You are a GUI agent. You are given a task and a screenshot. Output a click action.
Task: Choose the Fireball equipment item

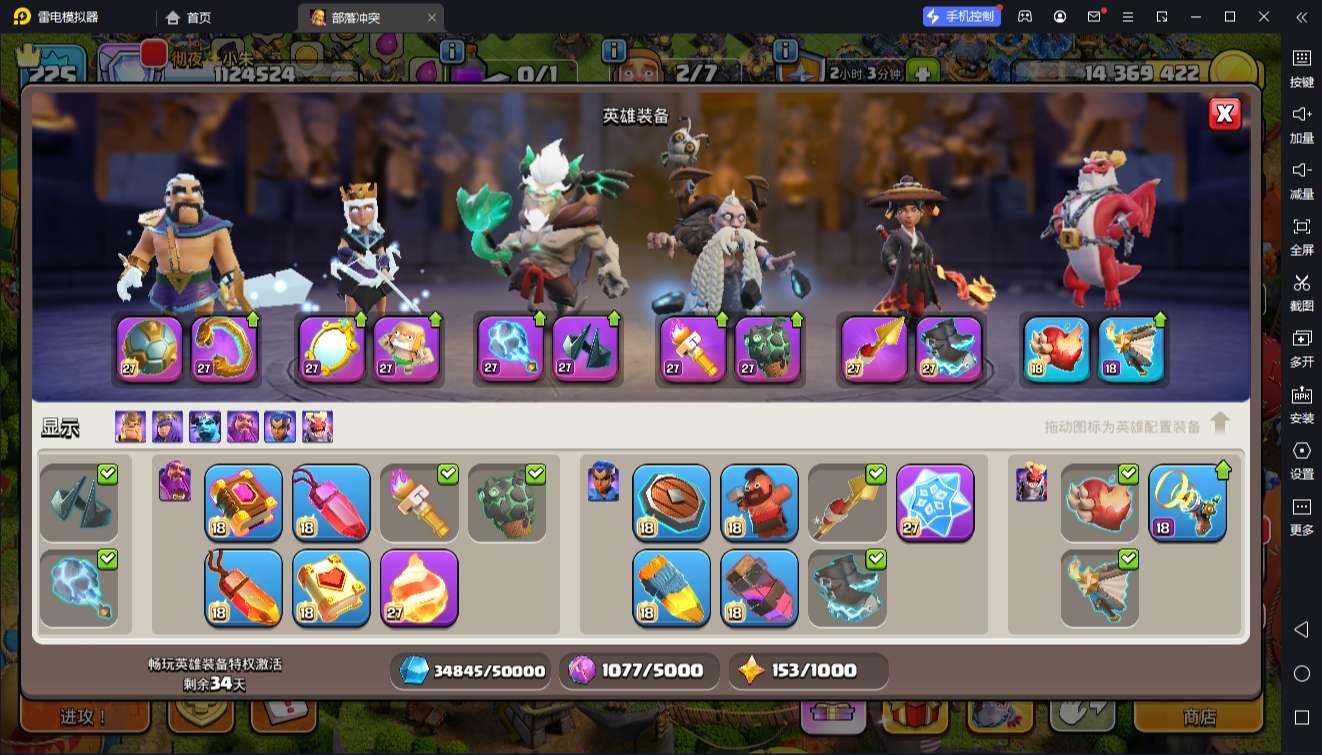coord(419,587)
